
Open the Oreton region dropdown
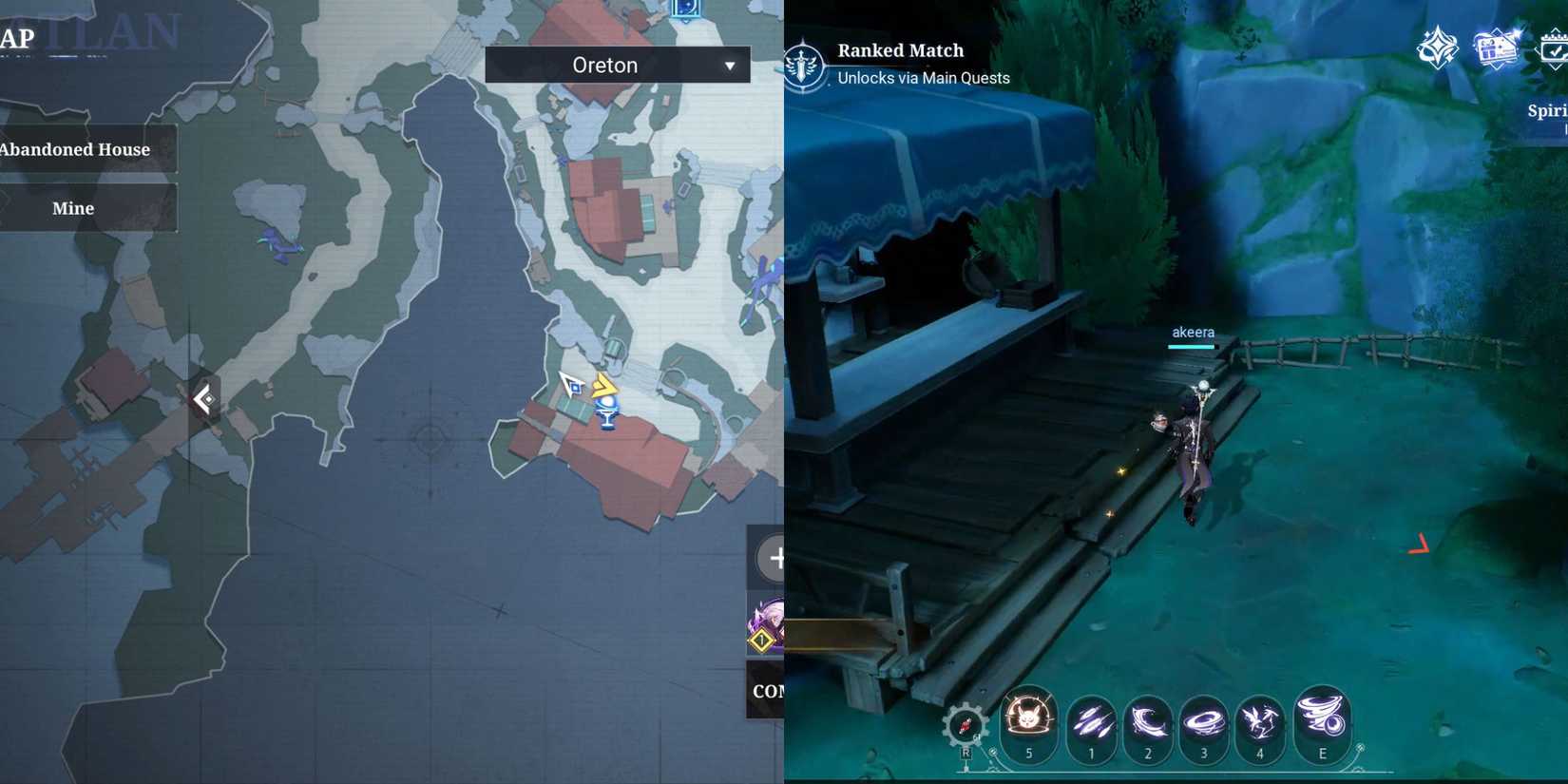tap(616, 65)
